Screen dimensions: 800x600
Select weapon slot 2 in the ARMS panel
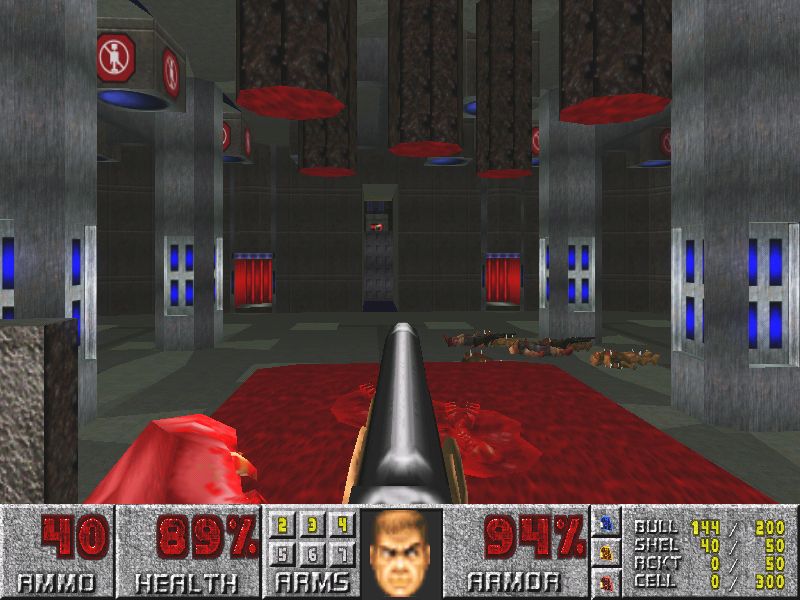[x=283, y=526]
